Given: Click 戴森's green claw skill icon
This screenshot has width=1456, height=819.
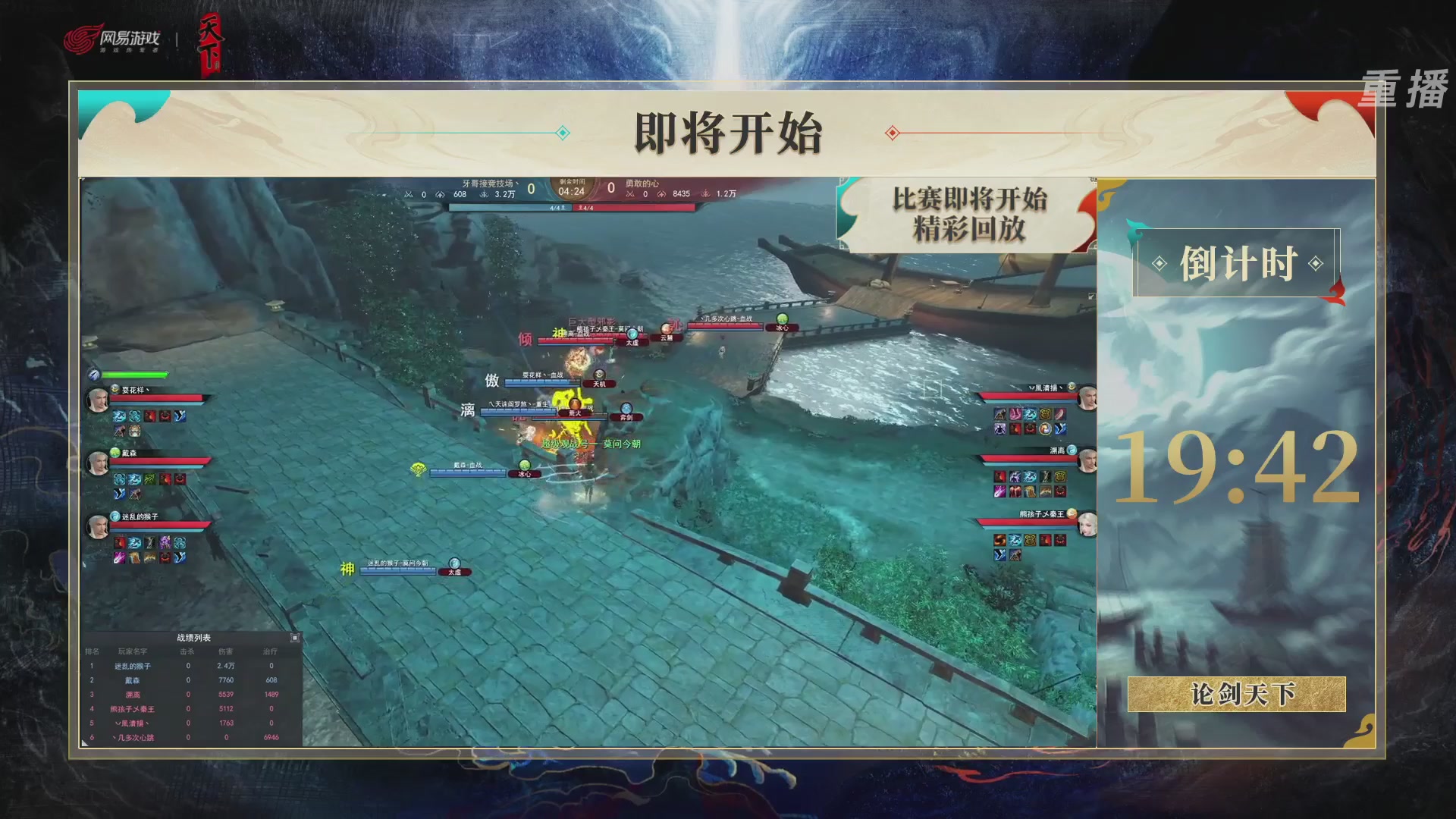Looking at the screenshot, I should [150, 479].
